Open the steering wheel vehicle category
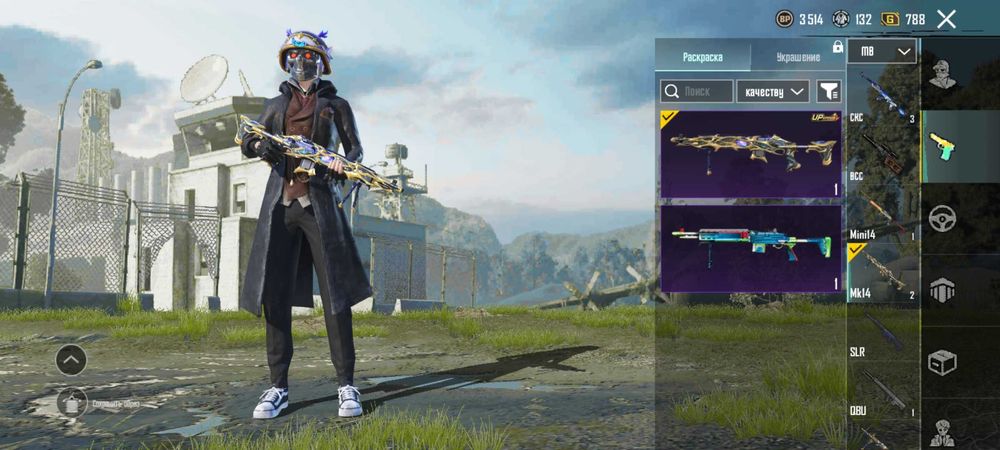The width and height of the screenshot is (1000, 450). click(x=942, y=218)
